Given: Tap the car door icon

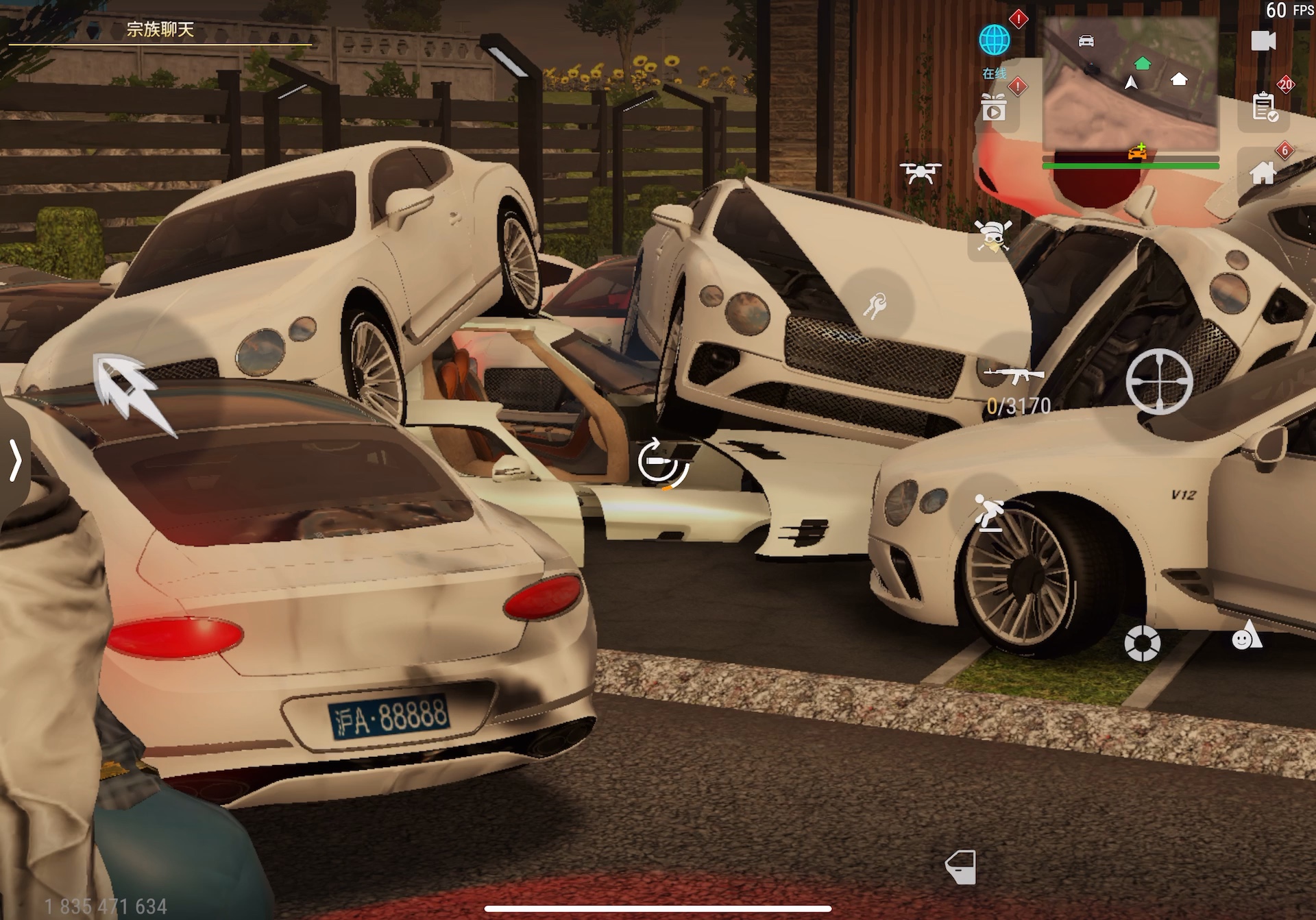Looking at the screenshot, I should (960, 867).
